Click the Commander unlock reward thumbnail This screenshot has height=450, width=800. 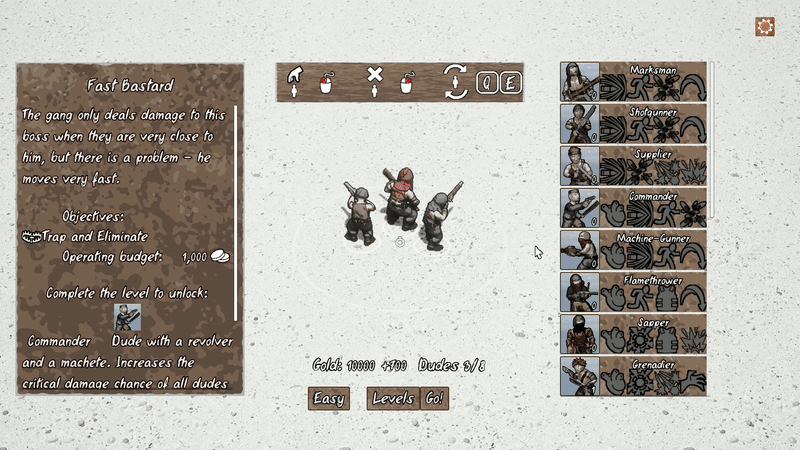tap(127, 318)
